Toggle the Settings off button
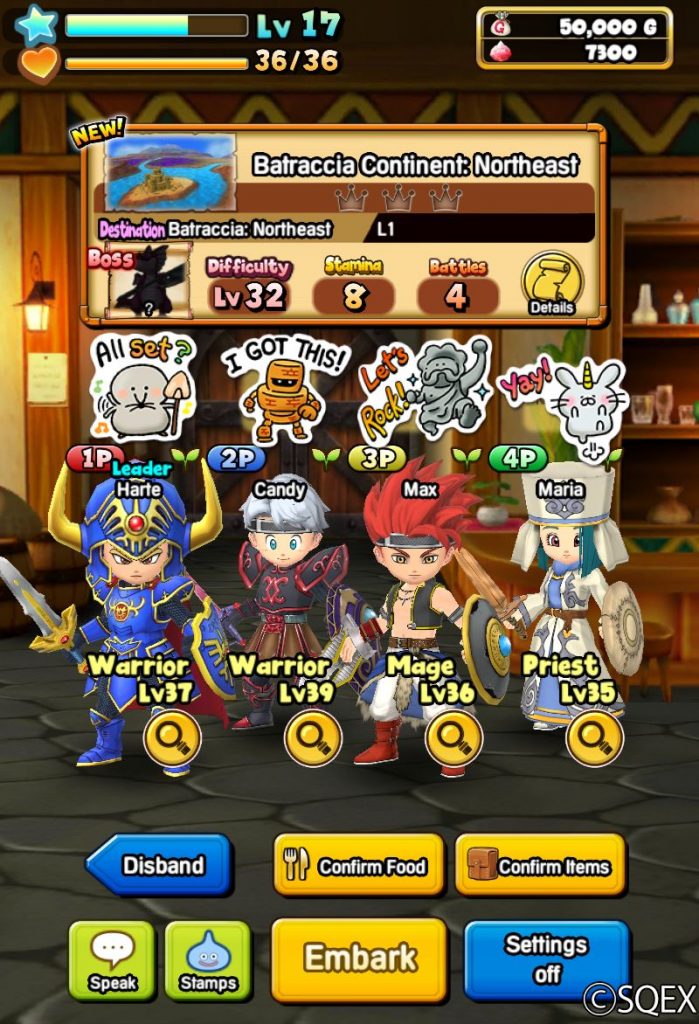 click(546, 958)
